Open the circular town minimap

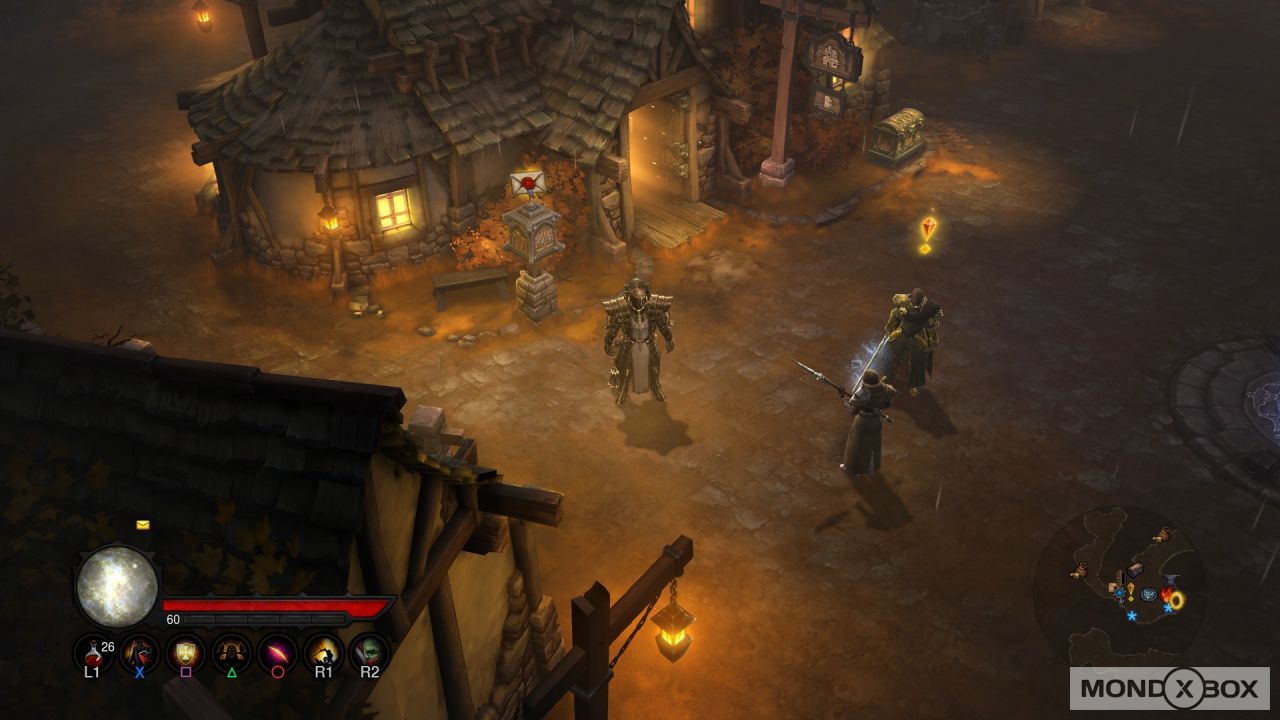click(x=1119, y=585)
